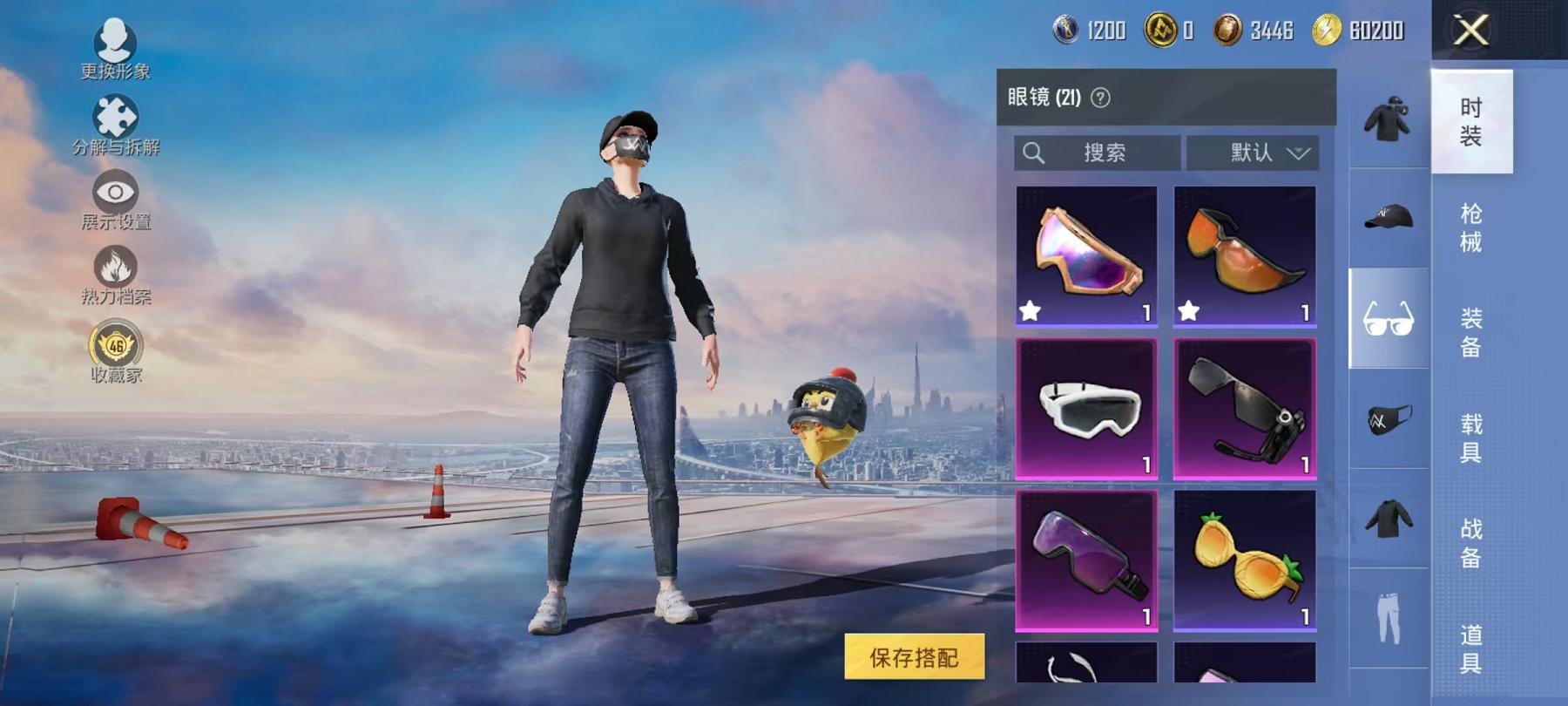Click the 搜索 search field

click(x=1098, y=153)
